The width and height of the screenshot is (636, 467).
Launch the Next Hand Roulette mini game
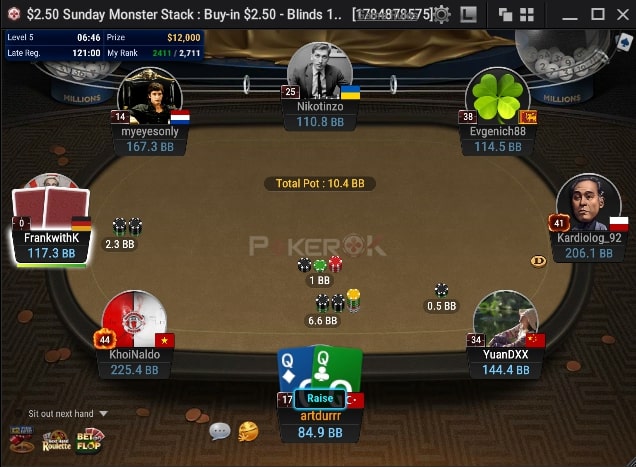tap(56, 439)
